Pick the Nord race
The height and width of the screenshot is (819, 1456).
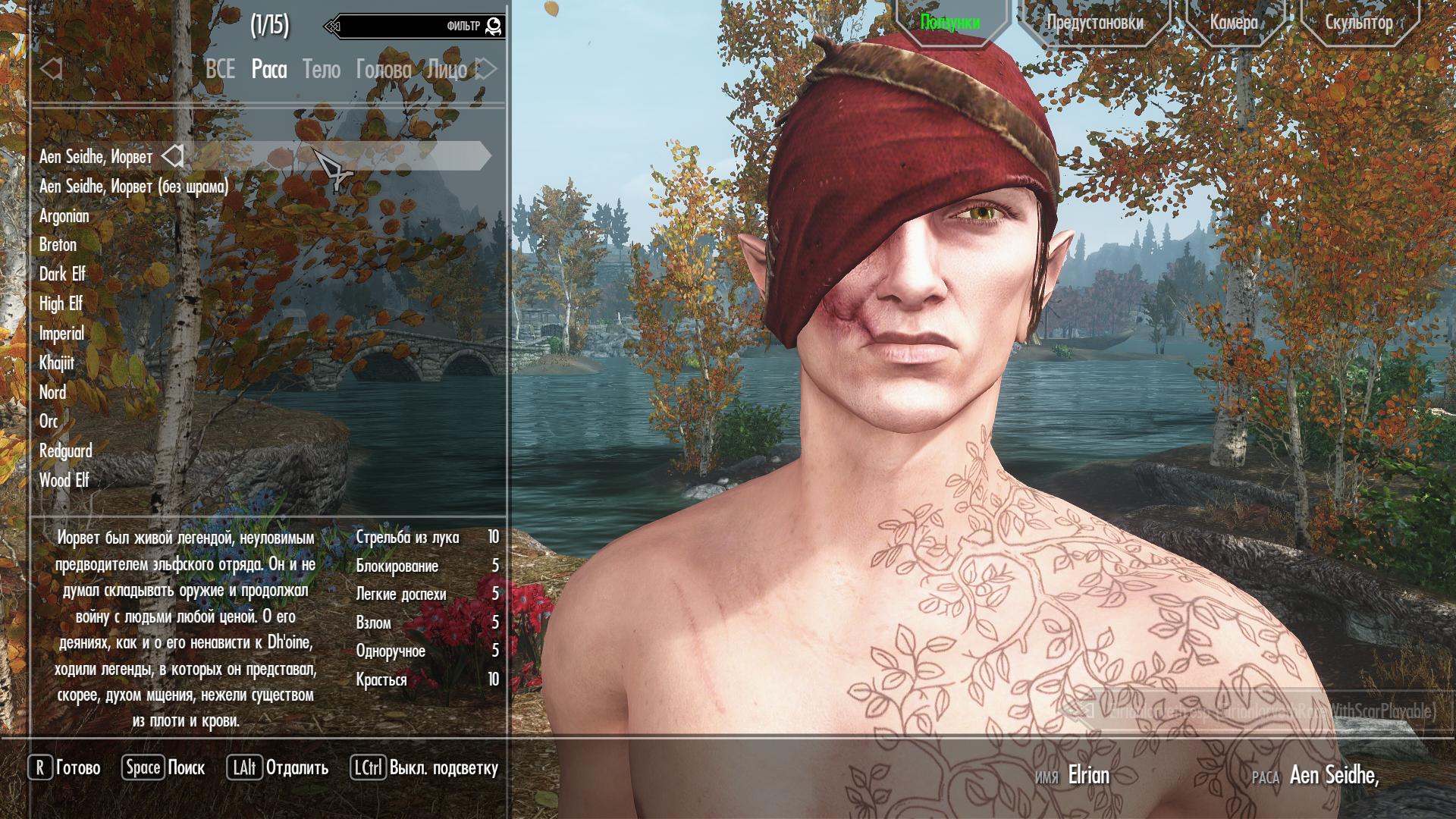coord(53,392)
